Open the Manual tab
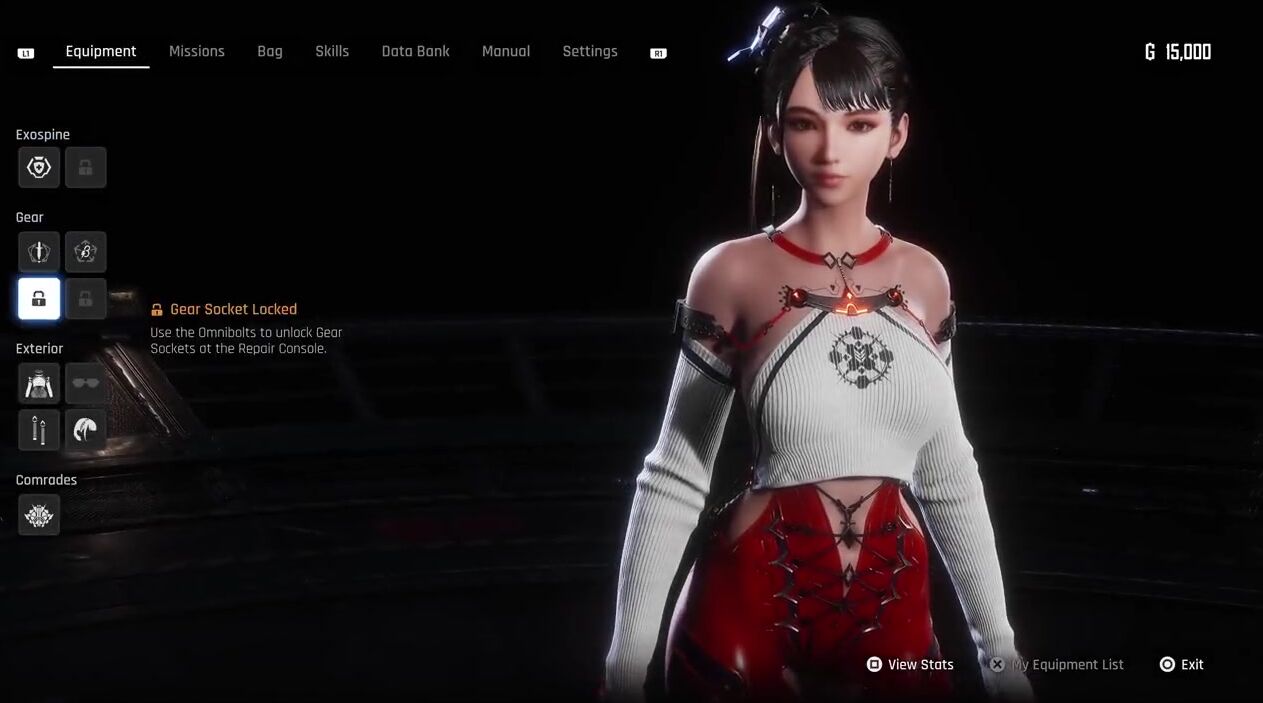 [x=506, y=51]
